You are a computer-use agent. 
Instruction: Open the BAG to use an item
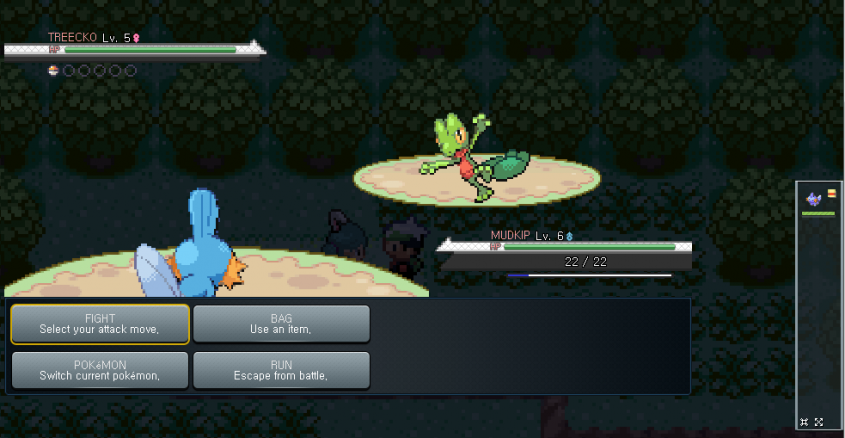pyautogui.click(x=281, y=324)
